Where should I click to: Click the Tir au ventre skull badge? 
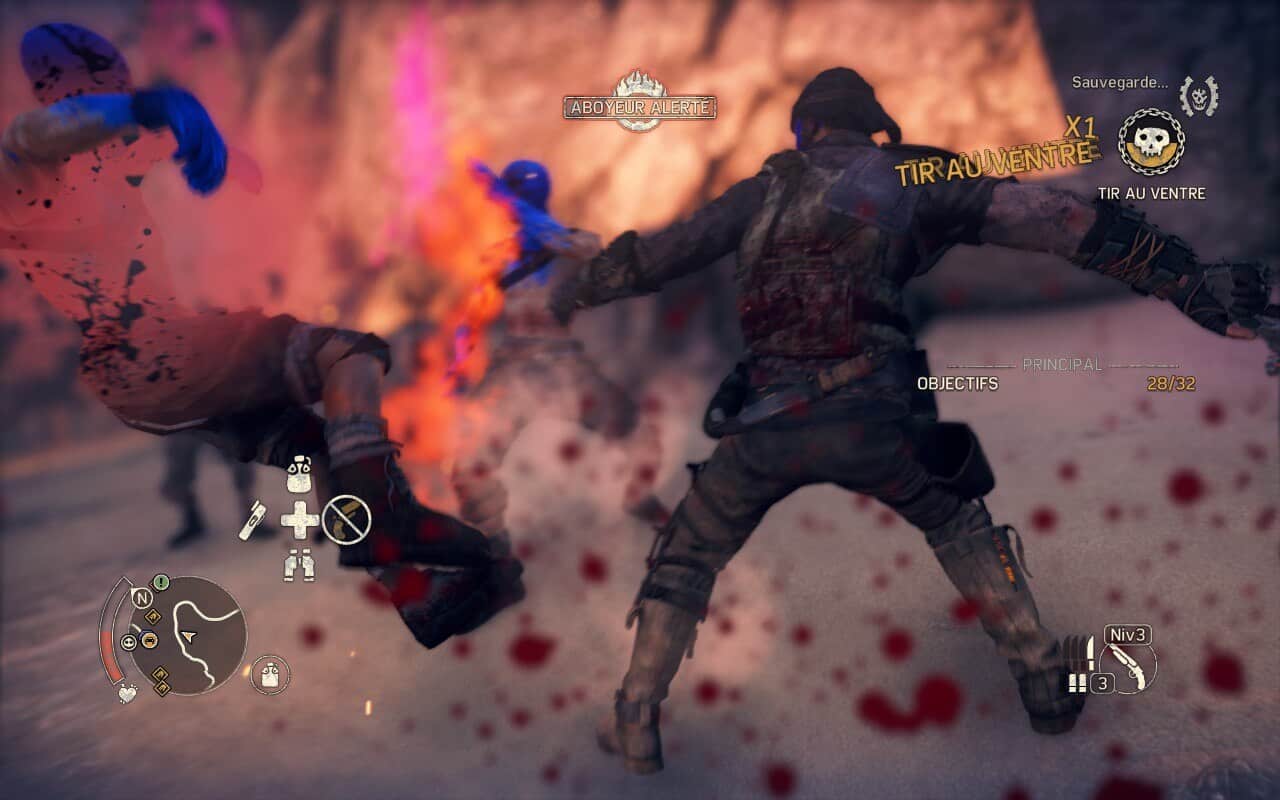click(1151, 142)
